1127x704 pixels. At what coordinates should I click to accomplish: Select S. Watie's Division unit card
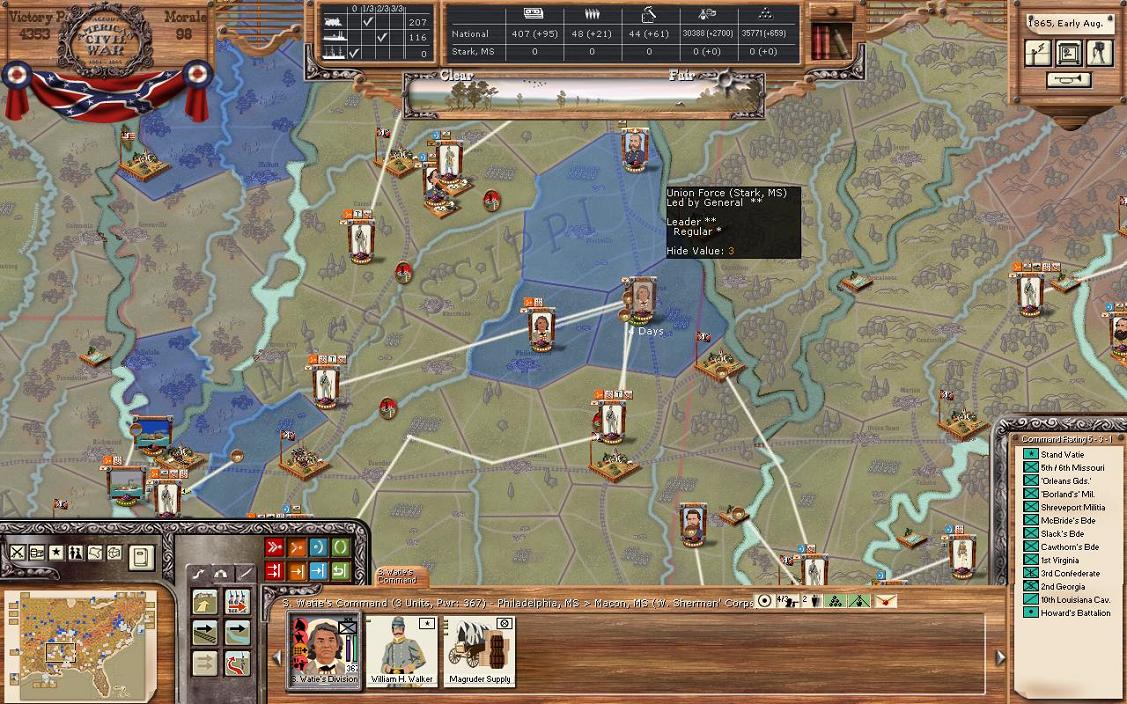pos(323,650)
